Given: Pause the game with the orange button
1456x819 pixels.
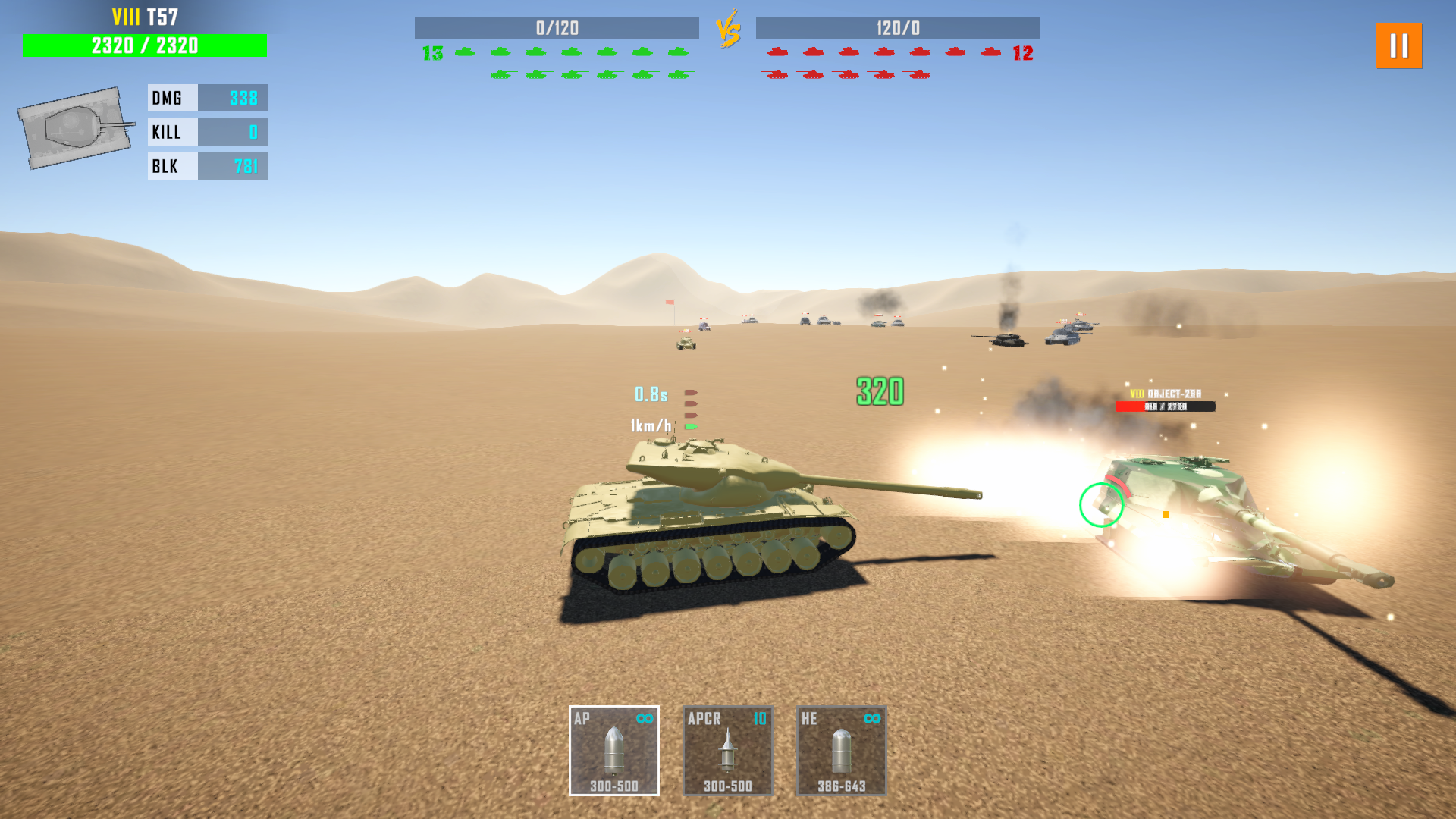Looking at the screenshot, I should [1399, 45].
